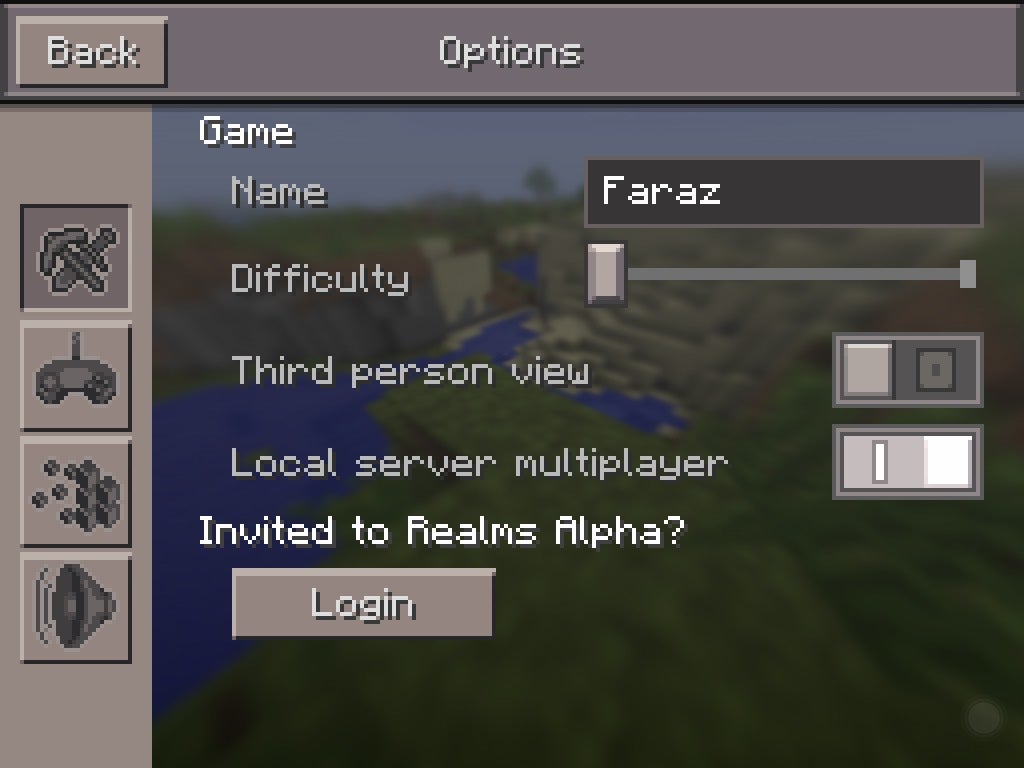The image size is (1024, 768).
Task: Log in to Realms Alpha
Action: click(363, 604)
